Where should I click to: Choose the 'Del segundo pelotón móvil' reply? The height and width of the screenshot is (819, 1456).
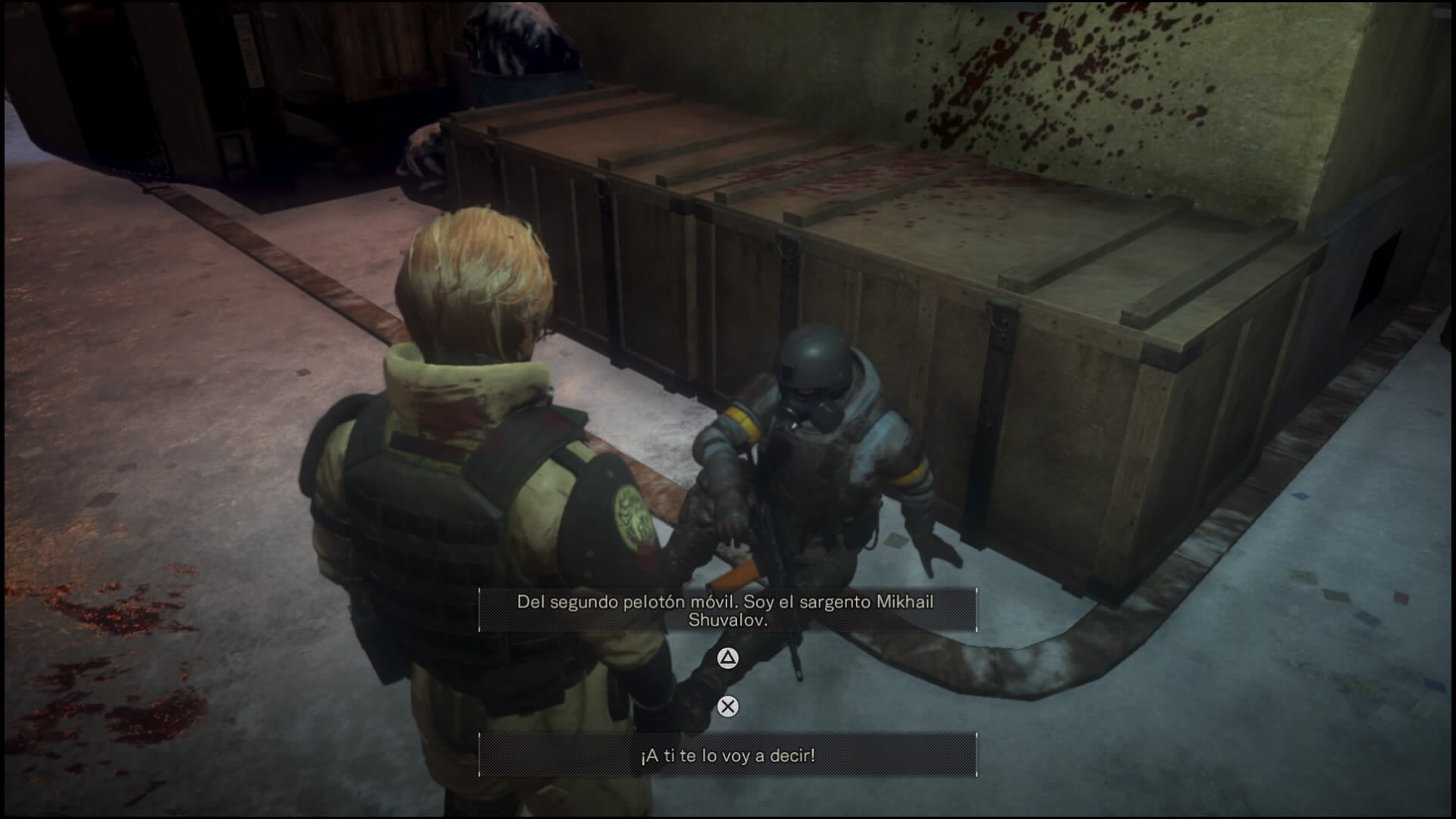(x=727, y=610)
